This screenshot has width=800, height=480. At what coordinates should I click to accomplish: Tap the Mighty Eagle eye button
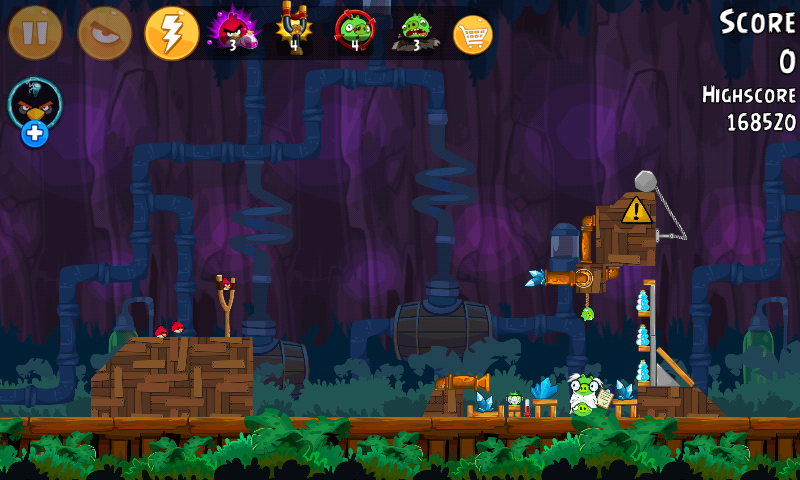[x=104, y=33]
